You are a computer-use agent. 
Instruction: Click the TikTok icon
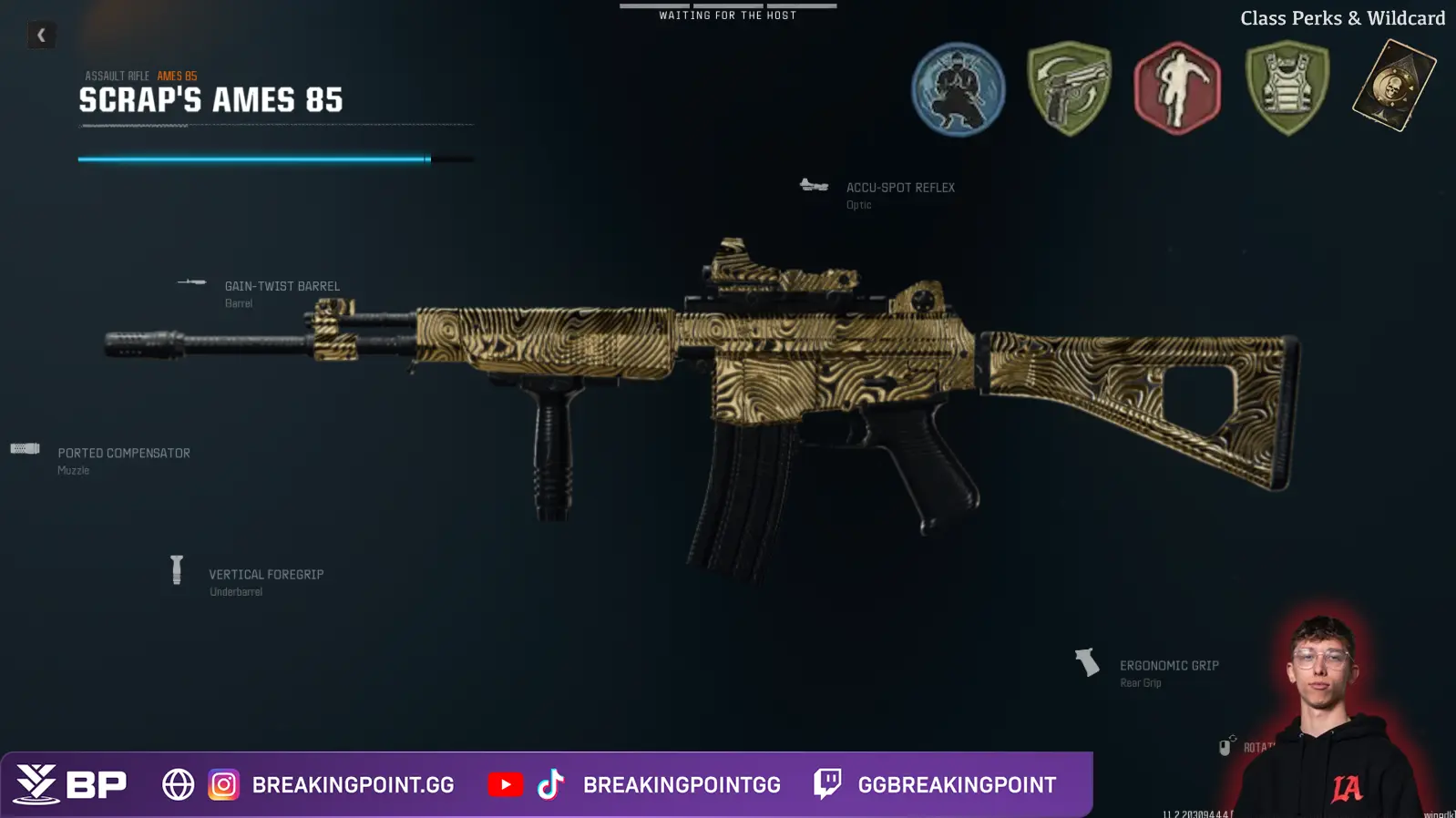pos(553,784)
